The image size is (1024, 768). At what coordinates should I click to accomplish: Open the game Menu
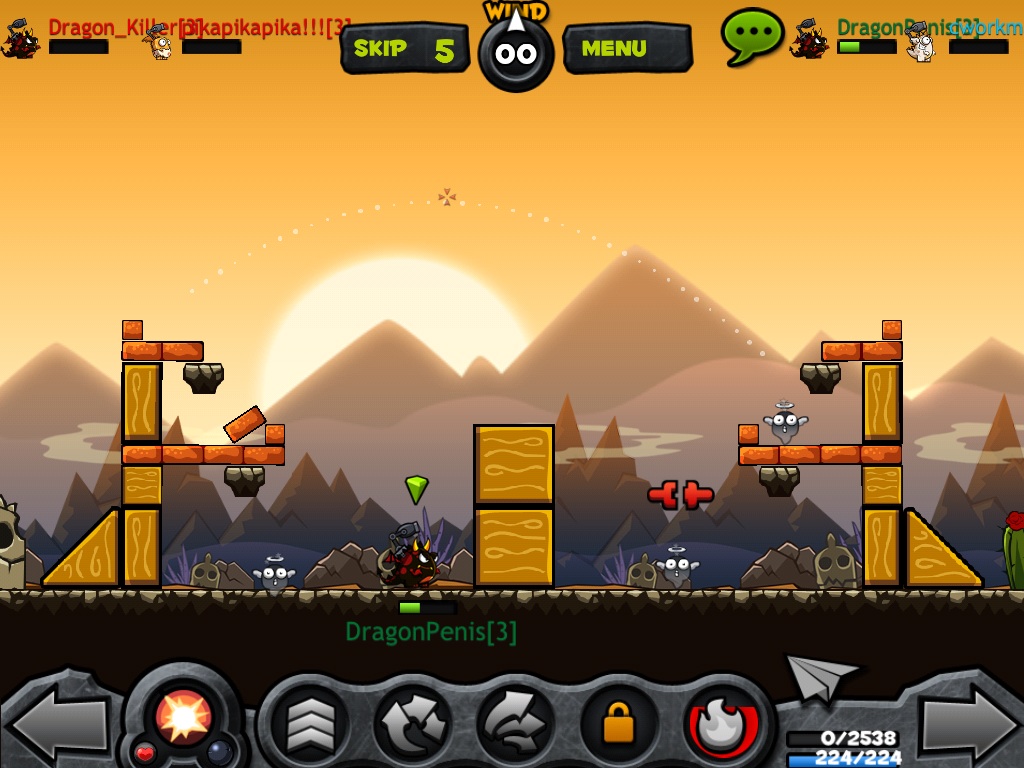point(626,48)
